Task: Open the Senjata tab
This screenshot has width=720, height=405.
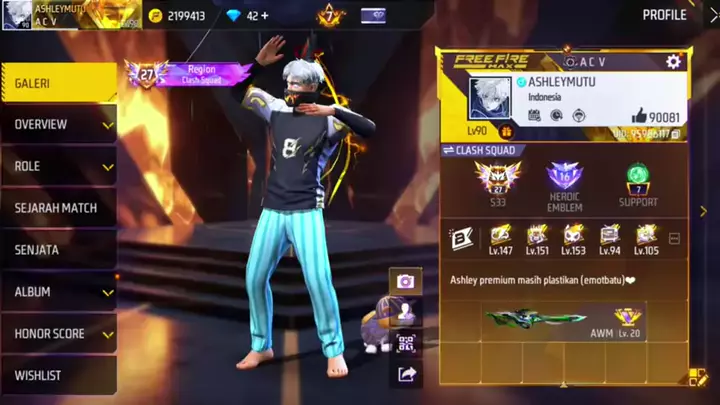Action: (58, 250)
